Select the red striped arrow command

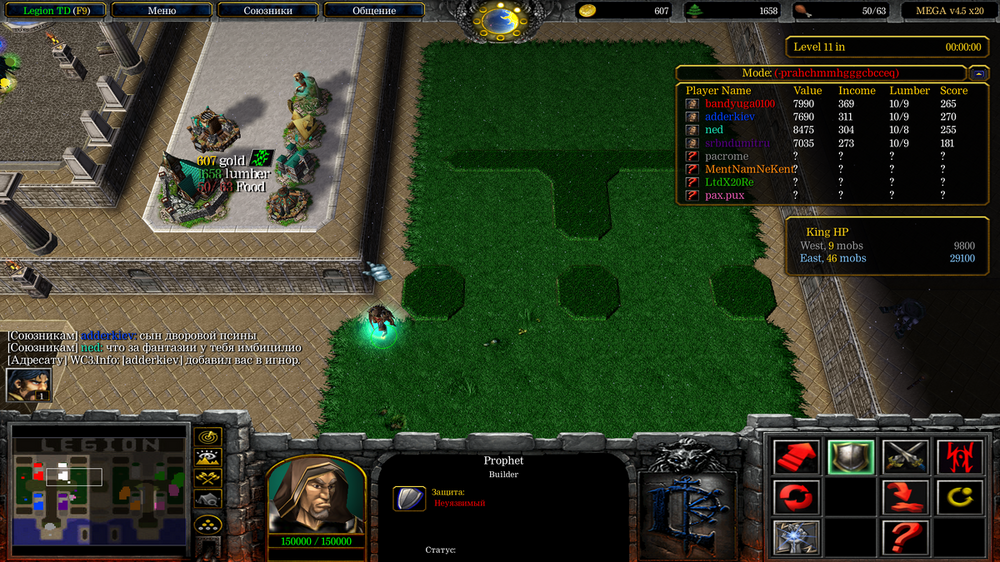[x=797, y=457]
